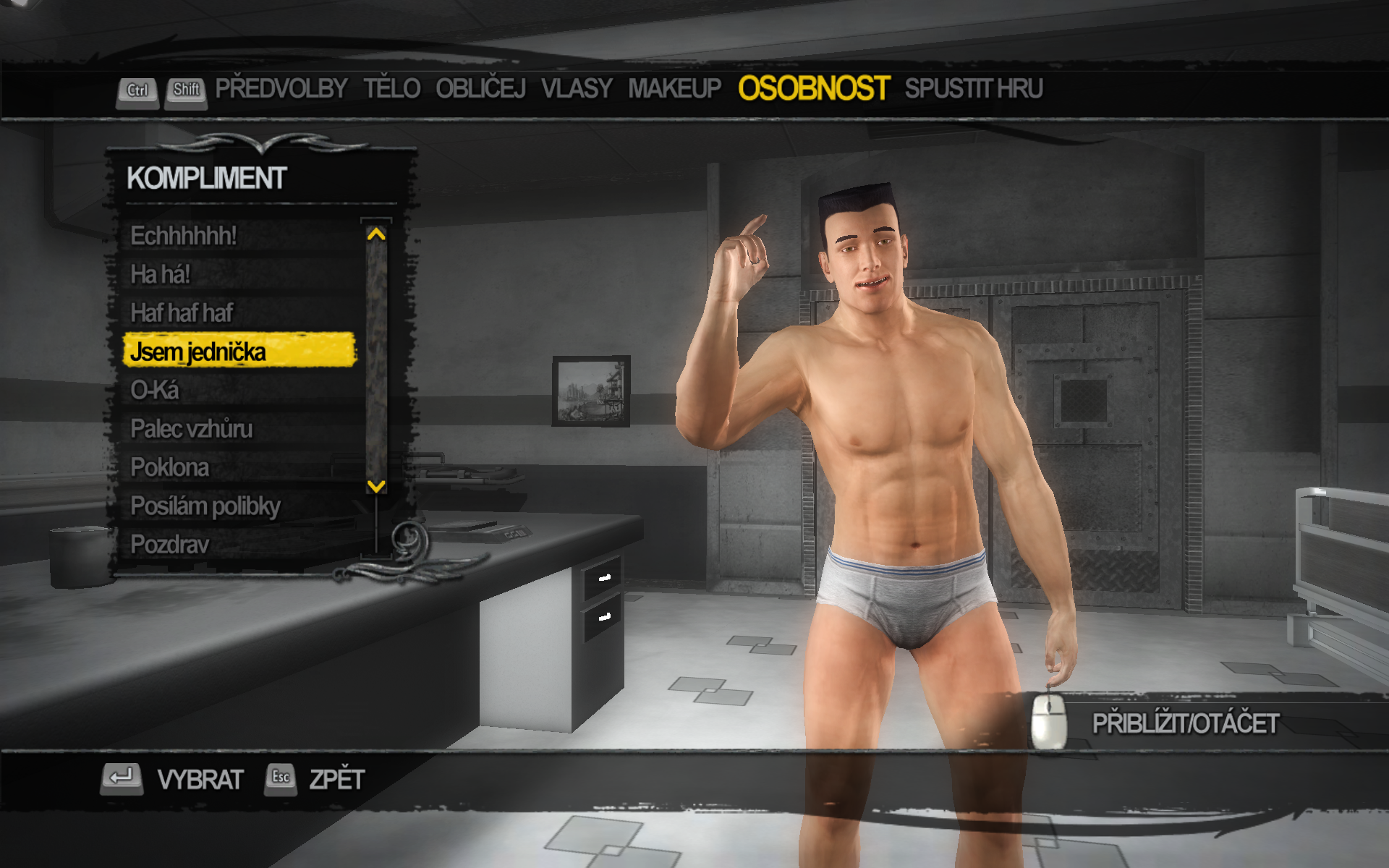Choose the Posílám polibky compliment
The width and height of the screenshot is (1389, 868).
[205, 506]
